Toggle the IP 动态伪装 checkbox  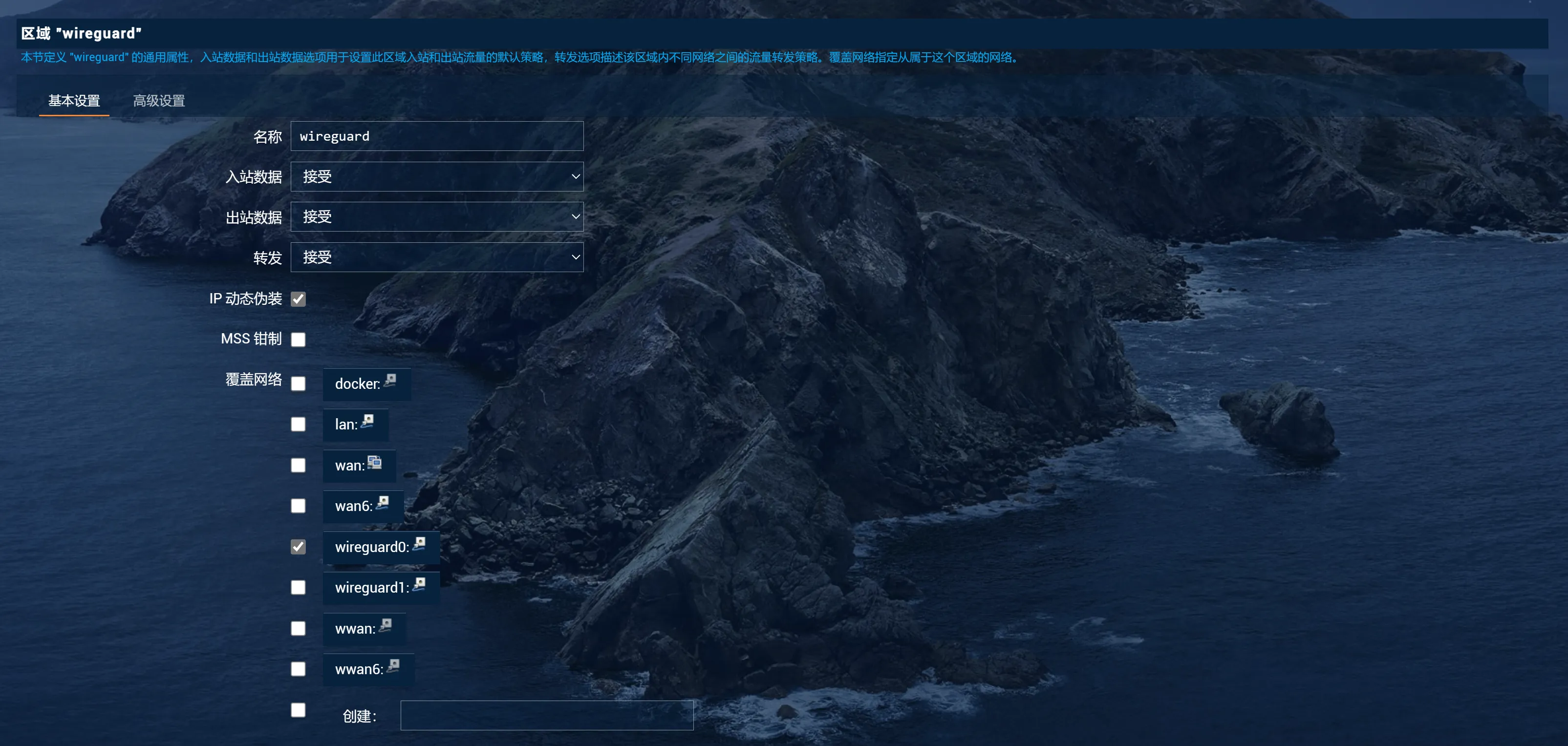click(298, 299)
